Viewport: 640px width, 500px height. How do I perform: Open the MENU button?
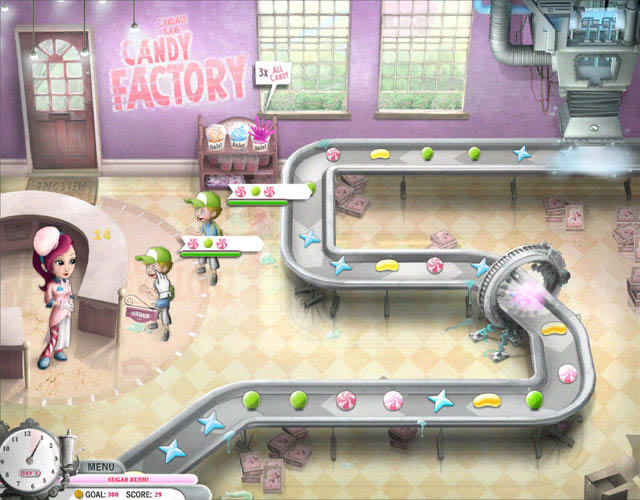click(100, 466)
